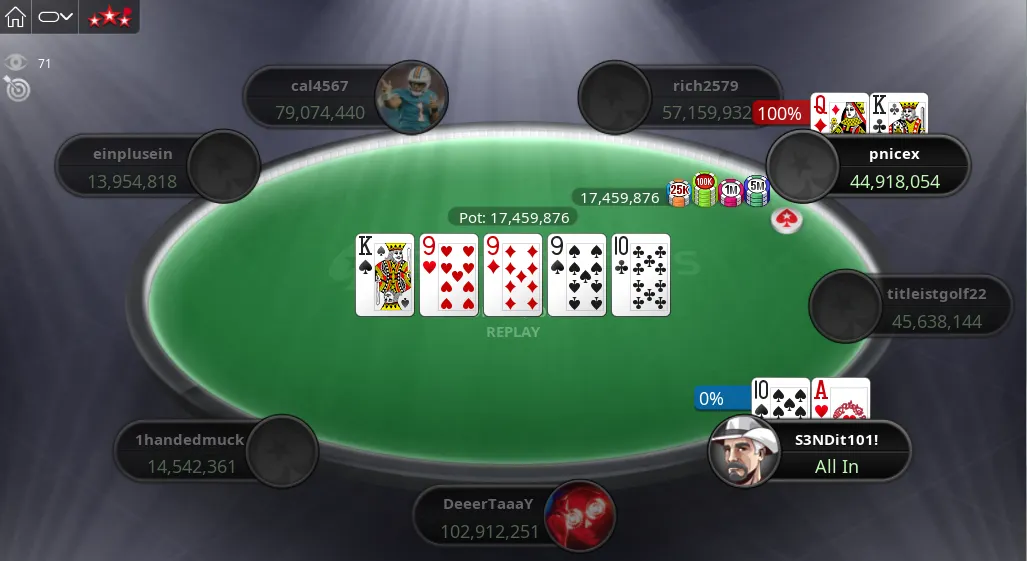
Task: Open the table view dropdown
Action: tap(56, 17)
